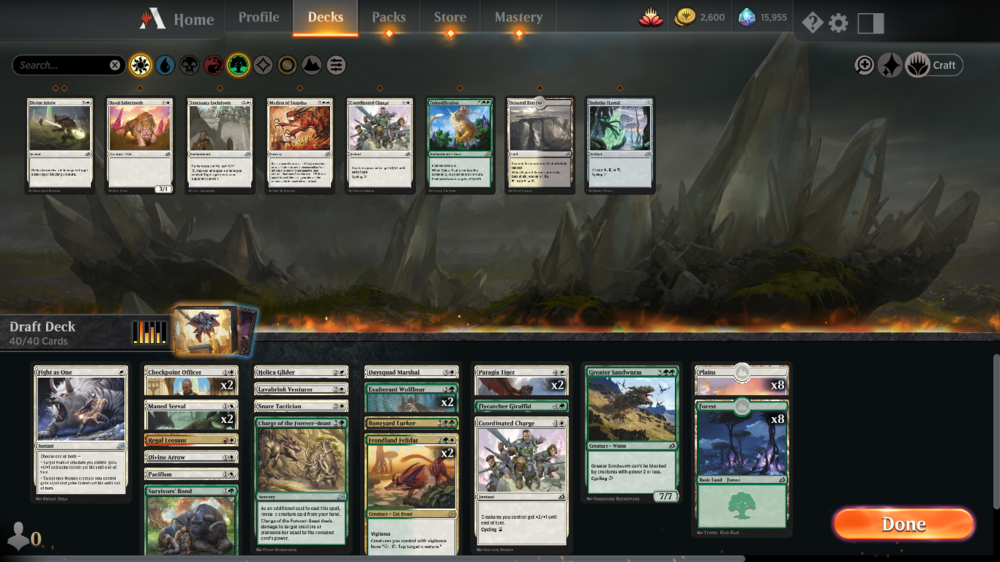Filter the card pool by lands
Image resolution: width=1000 pixels, height=562 pixels.
311,65
